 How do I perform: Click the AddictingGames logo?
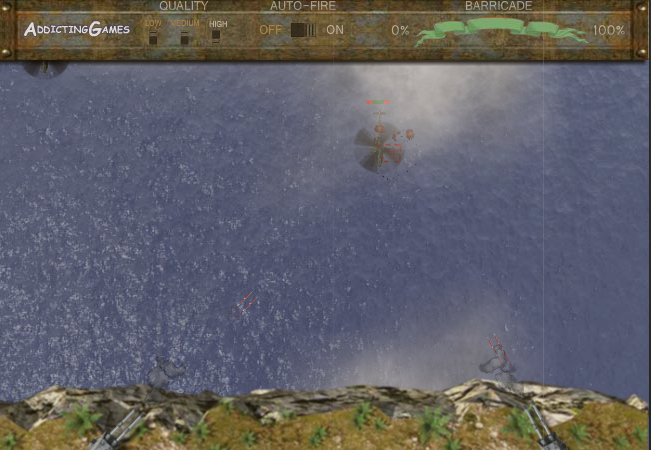77,29
